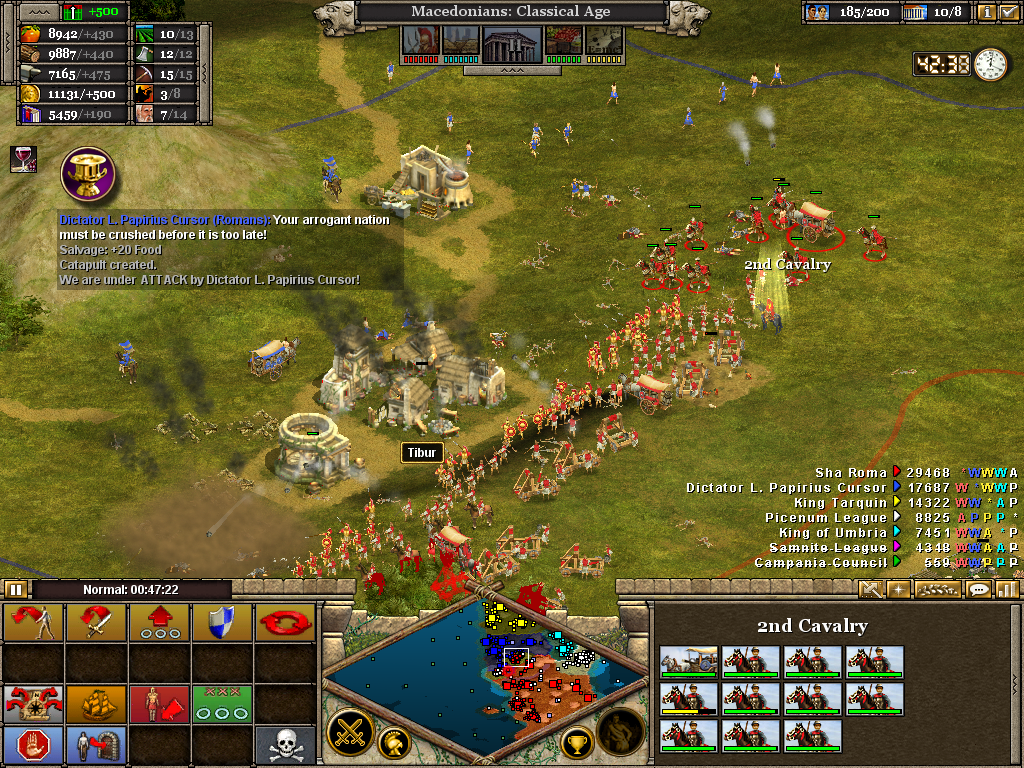Click the blue and white shield command
The image size is (1024, 768).
point(222,622)
